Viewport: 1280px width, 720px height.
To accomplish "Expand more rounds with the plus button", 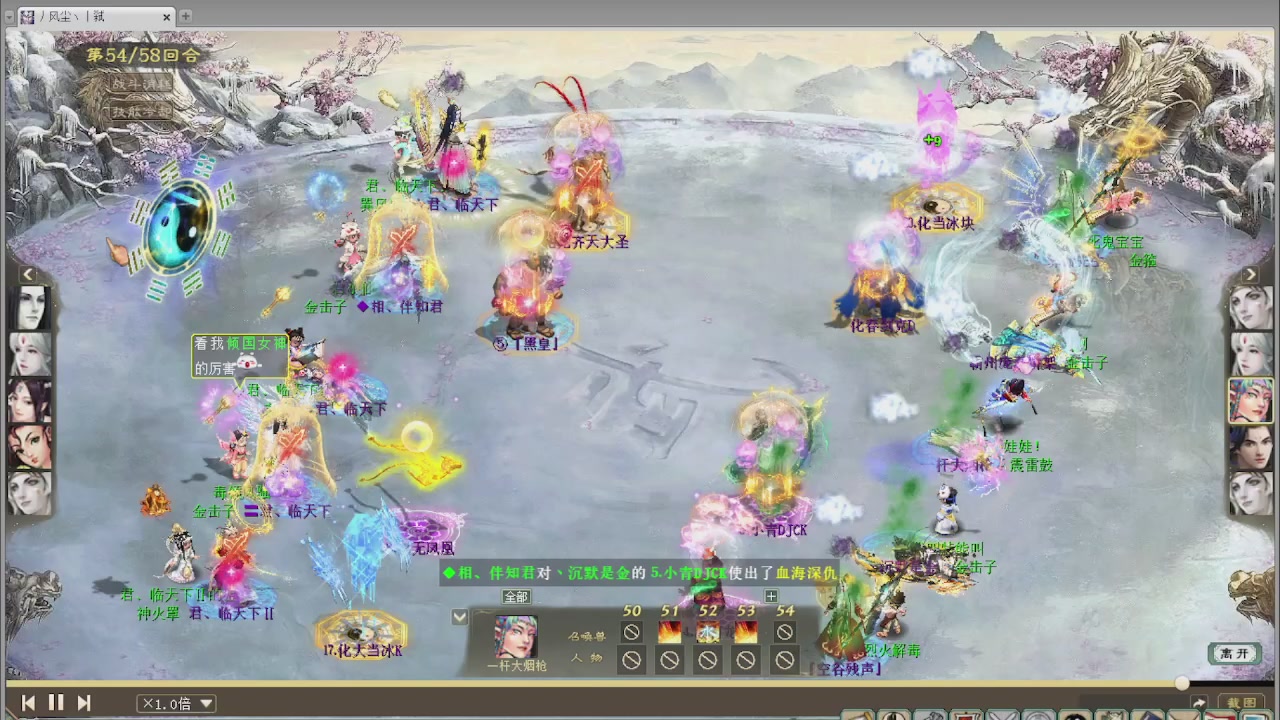I will click(x=771, y=596).
